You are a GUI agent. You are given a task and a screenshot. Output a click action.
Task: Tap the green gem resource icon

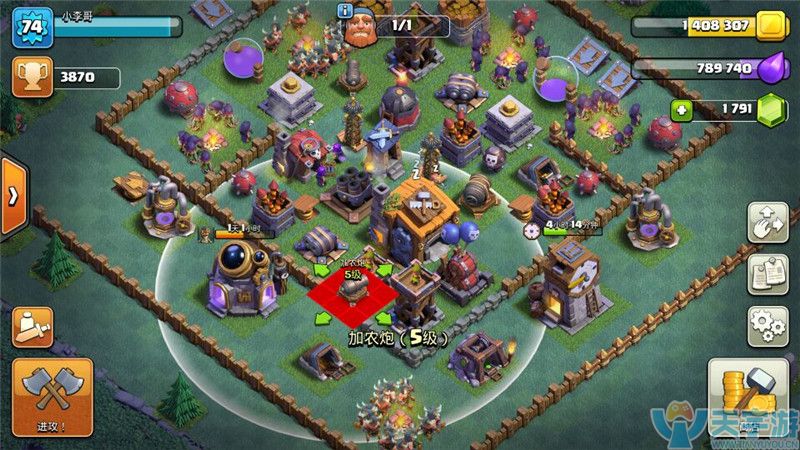click(x=771, y=110)
